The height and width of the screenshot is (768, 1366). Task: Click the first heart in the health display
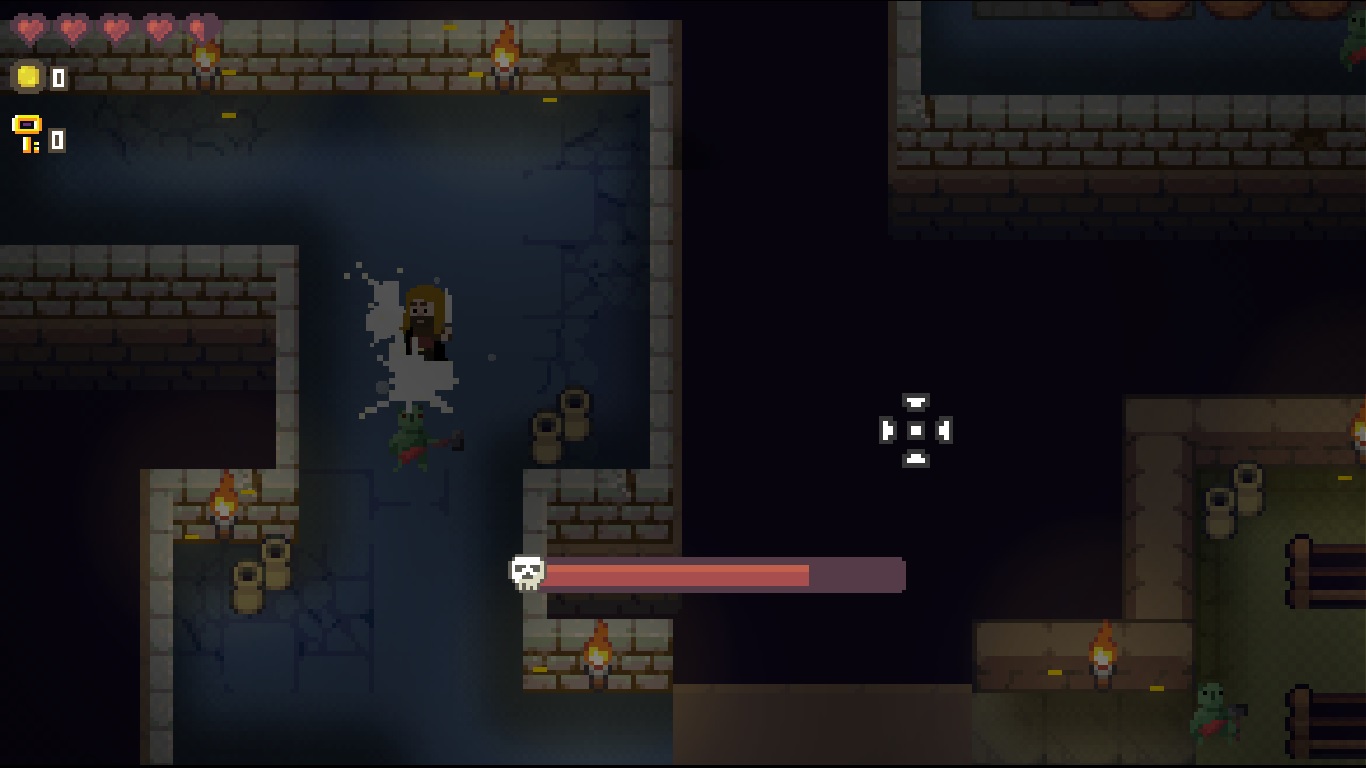coord(30,26)
